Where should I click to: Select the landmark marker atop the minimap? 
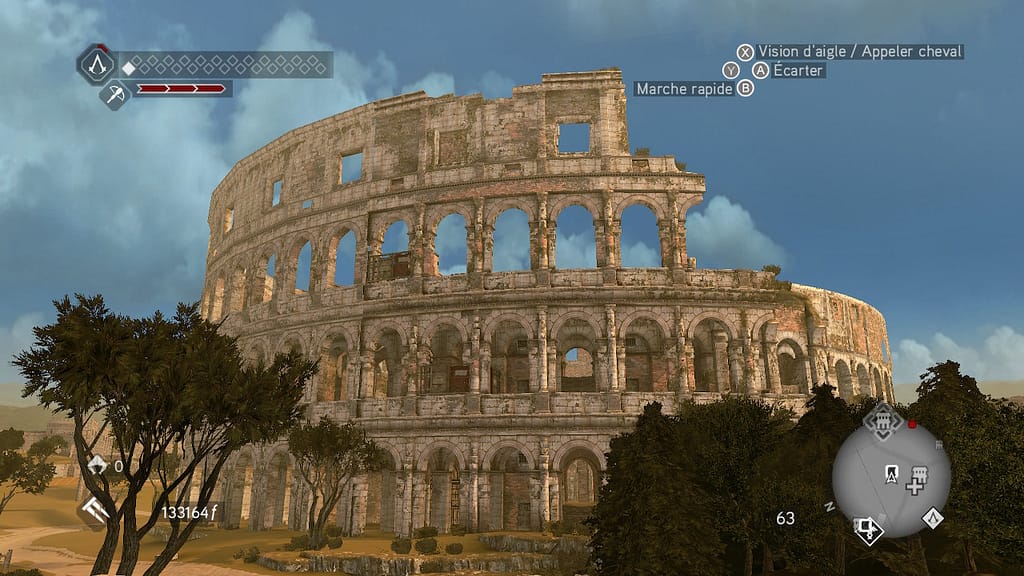(x=882, y=421)
